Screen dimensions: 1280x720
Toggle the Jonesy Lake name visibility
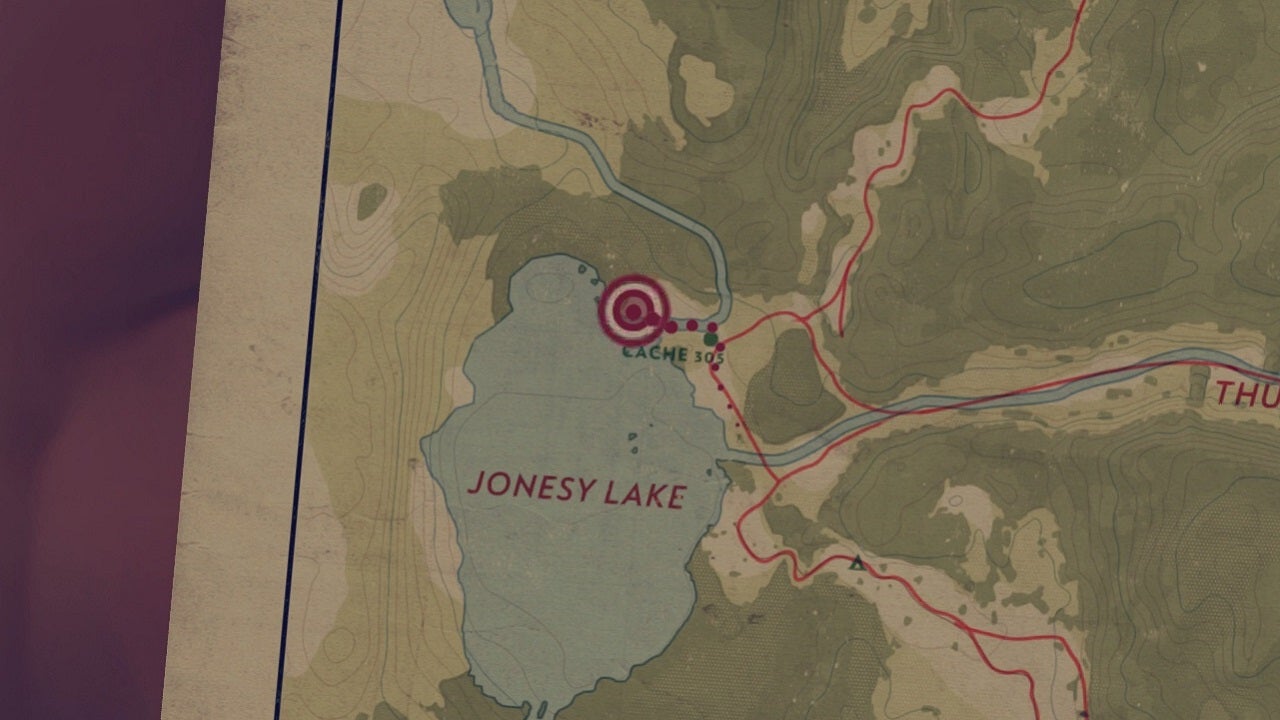click(580, 491)
